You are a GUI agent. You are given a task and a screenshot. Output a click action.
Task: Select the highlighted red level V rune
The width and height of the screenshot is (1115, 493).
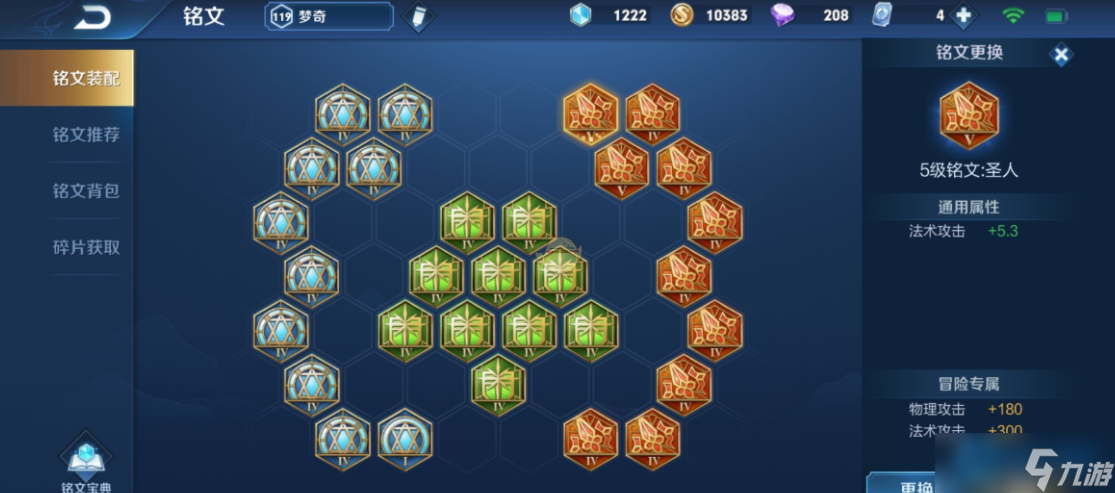[x=590, y=113]
